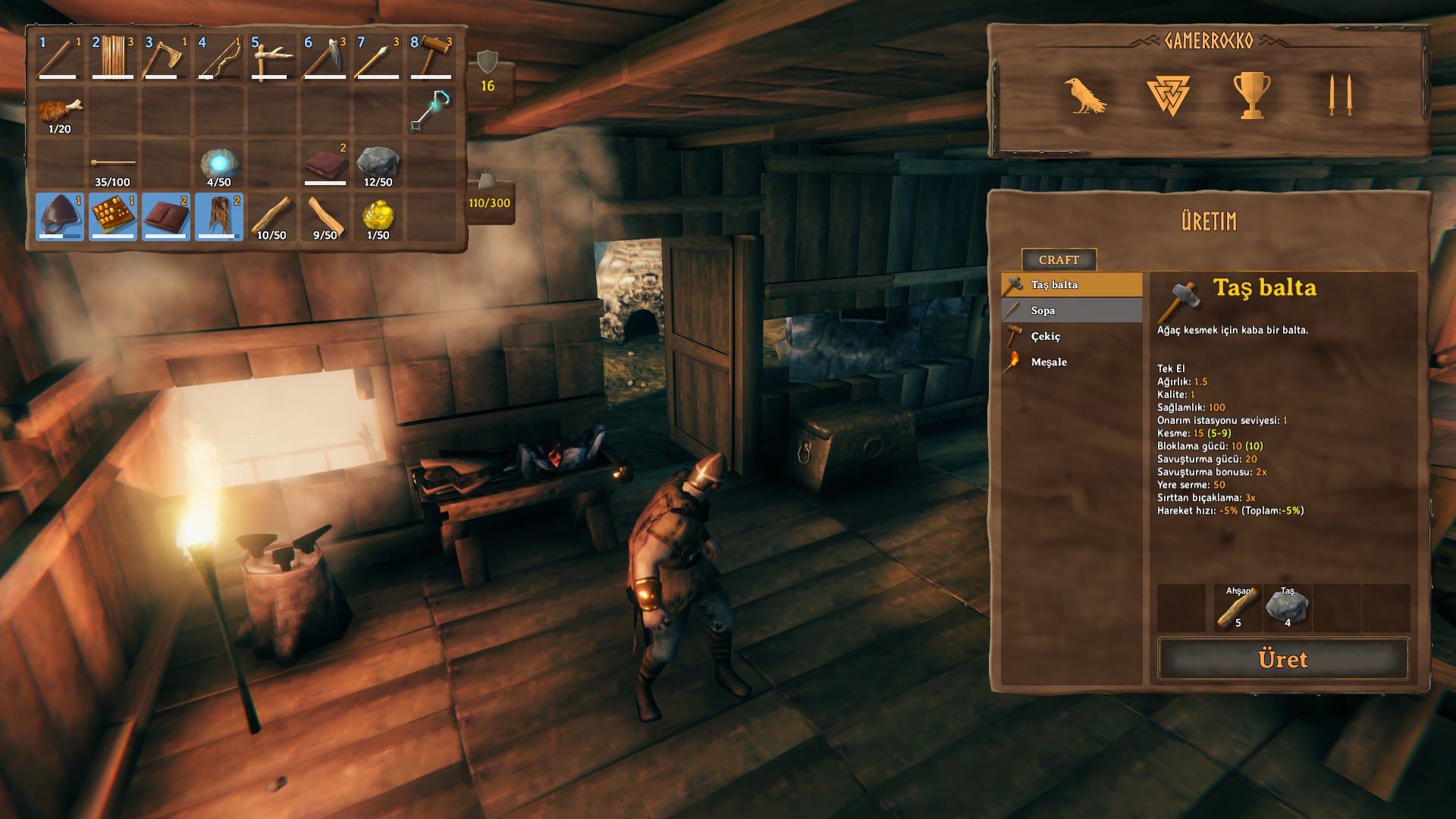Select the Çekiç recipe entry

coord(1072,337)
